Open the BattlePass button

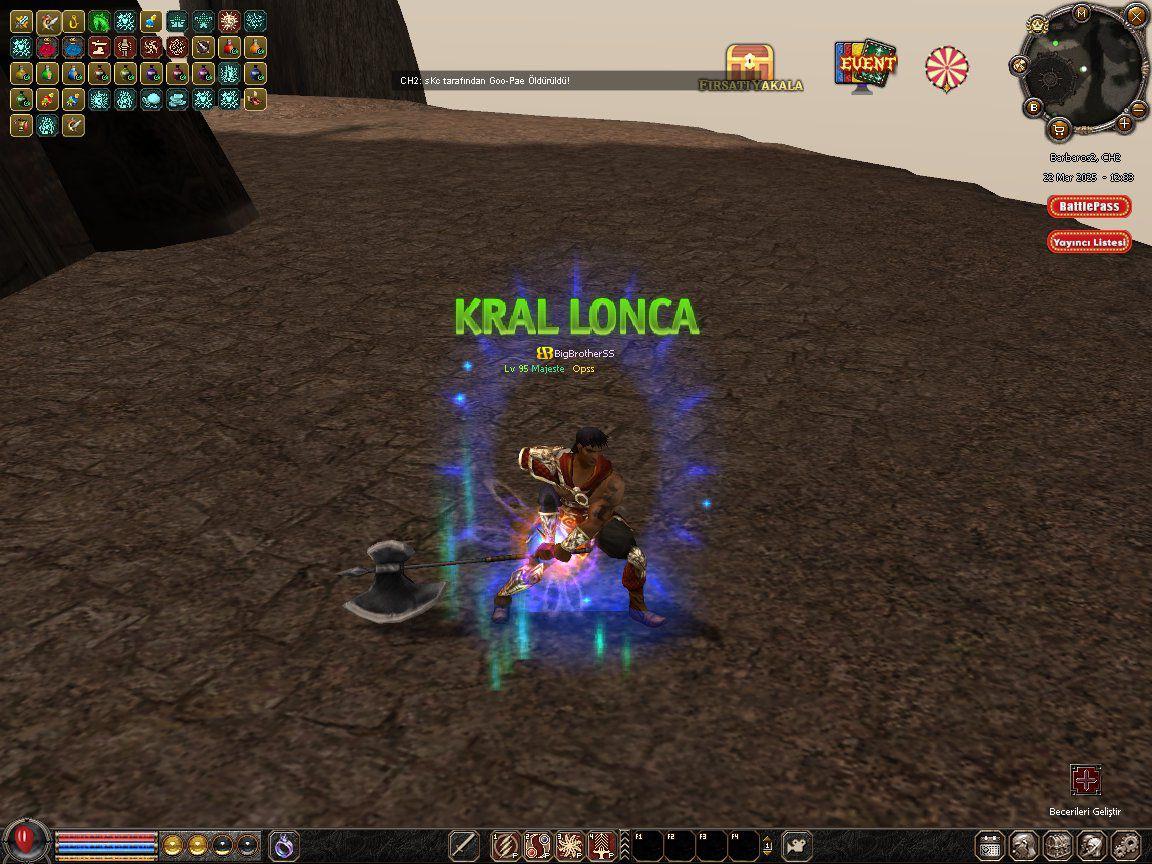pos(1089,207)
